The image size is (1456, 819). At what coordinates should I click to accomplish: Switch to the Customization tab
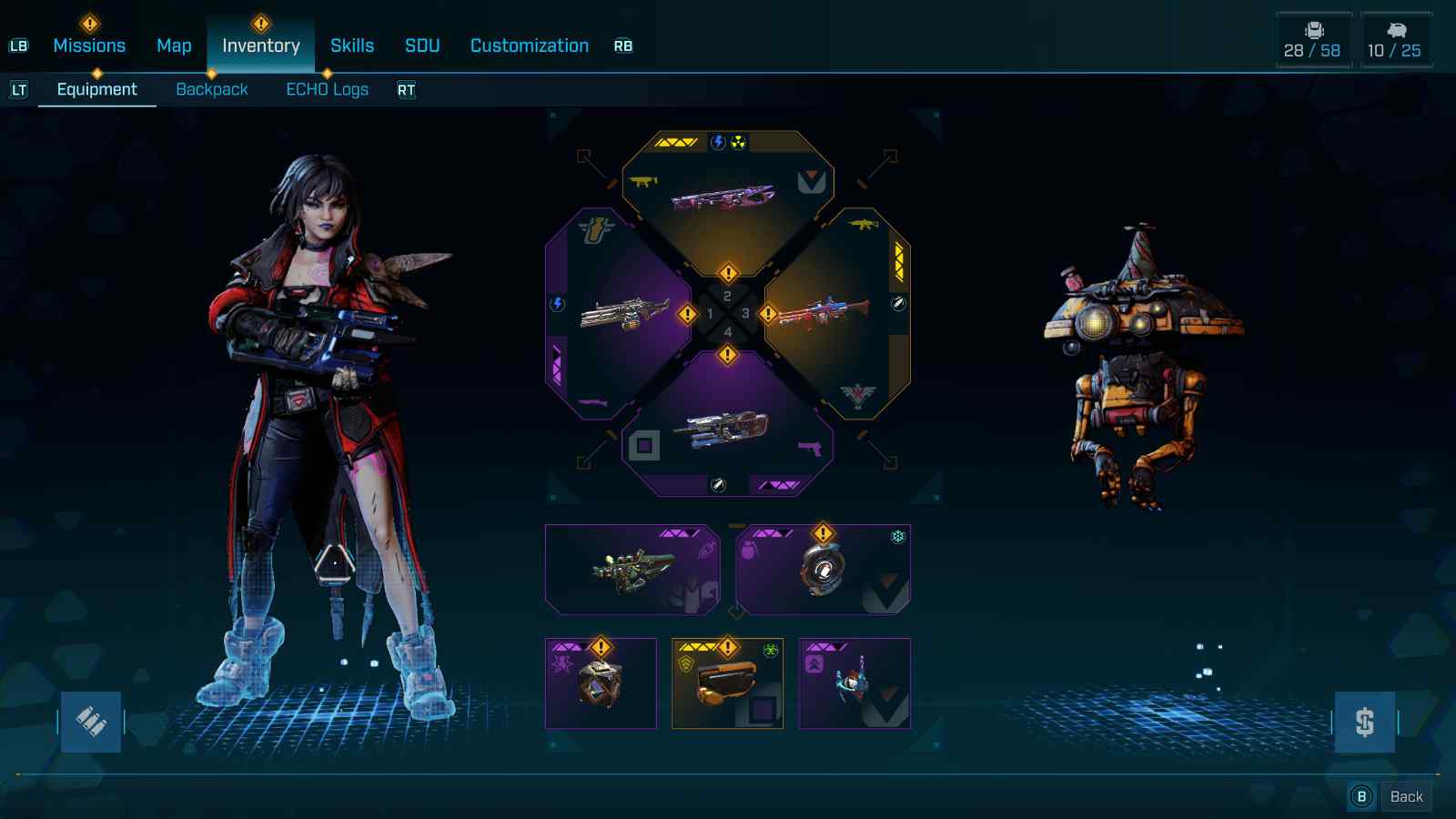530,45
